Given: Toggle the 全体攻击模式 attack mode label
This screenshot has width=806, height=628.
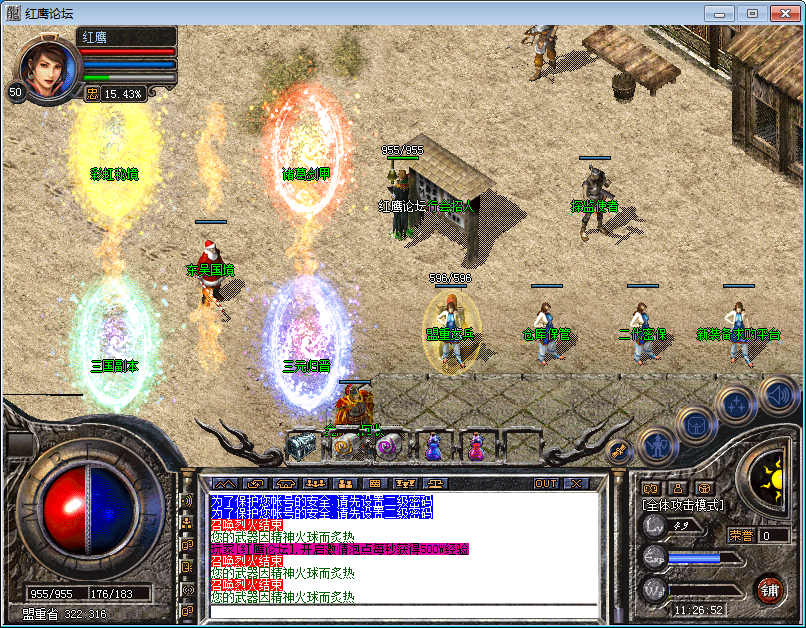Looking at the screenshot, I should [x=683, y=506].
